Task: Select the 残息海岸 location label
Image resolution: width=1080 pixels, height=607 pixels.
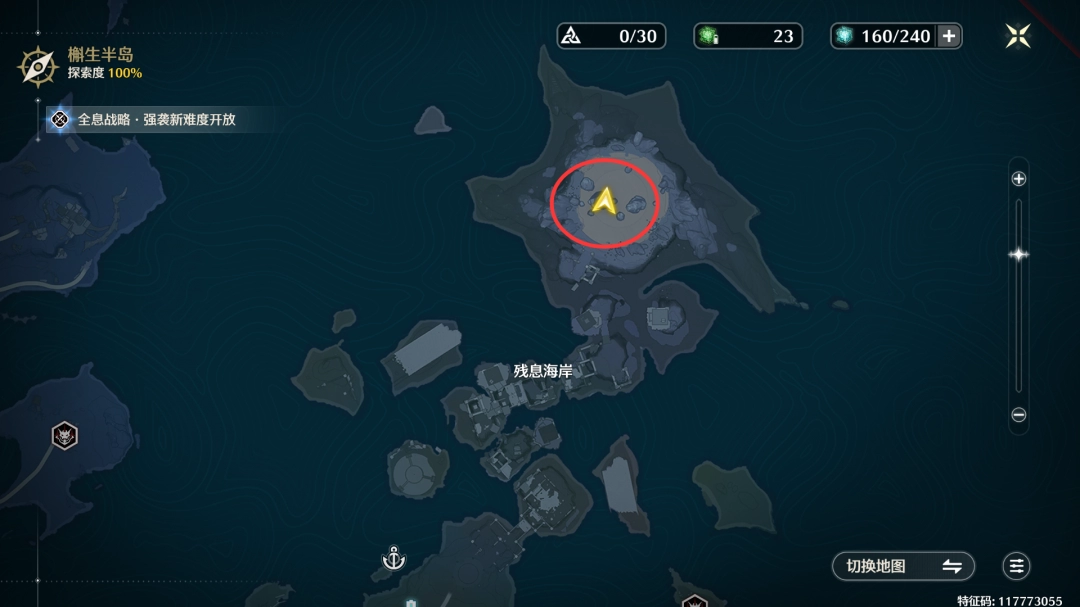Action: click(543, 371)
